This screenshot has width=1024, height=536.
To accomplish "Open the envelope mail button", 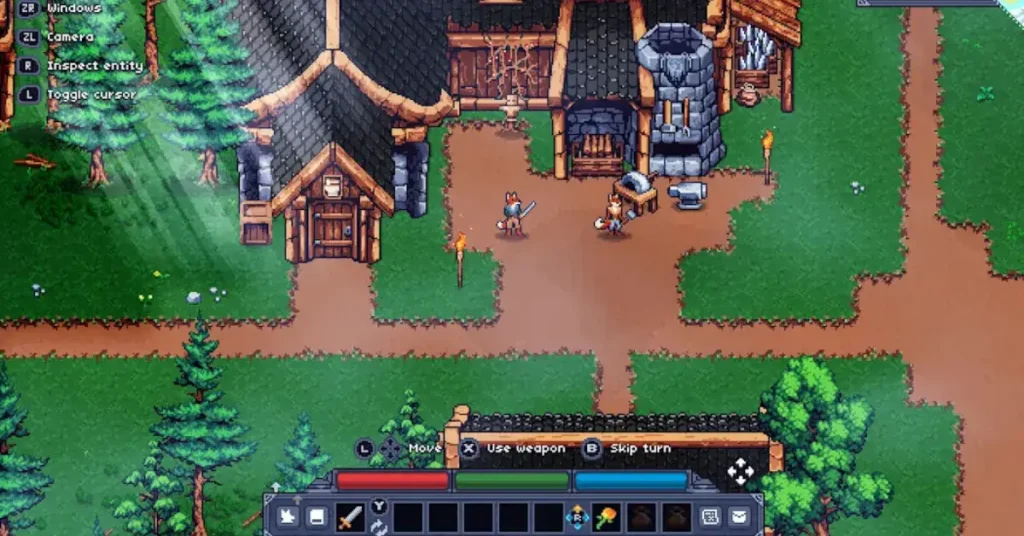I will point(740,517).
